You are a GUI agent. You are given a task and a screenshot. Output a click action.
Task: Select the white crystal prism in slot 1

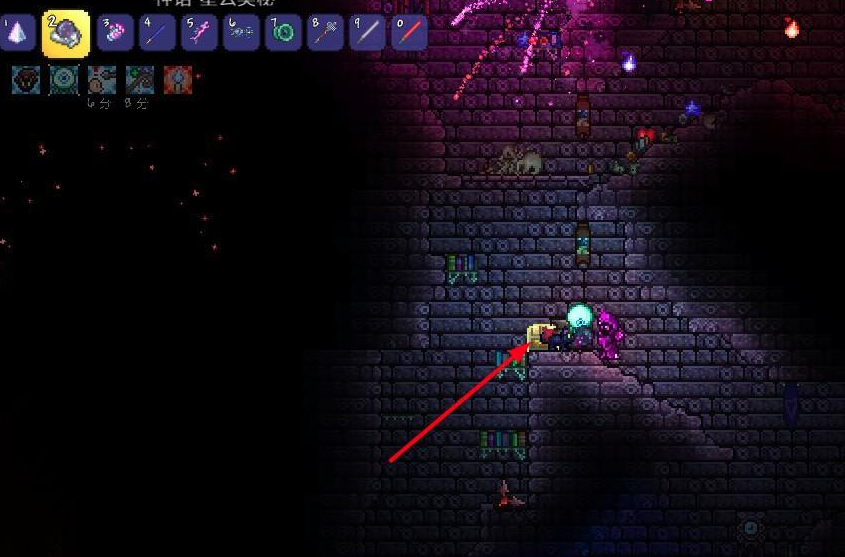click(x=18, y=33)
